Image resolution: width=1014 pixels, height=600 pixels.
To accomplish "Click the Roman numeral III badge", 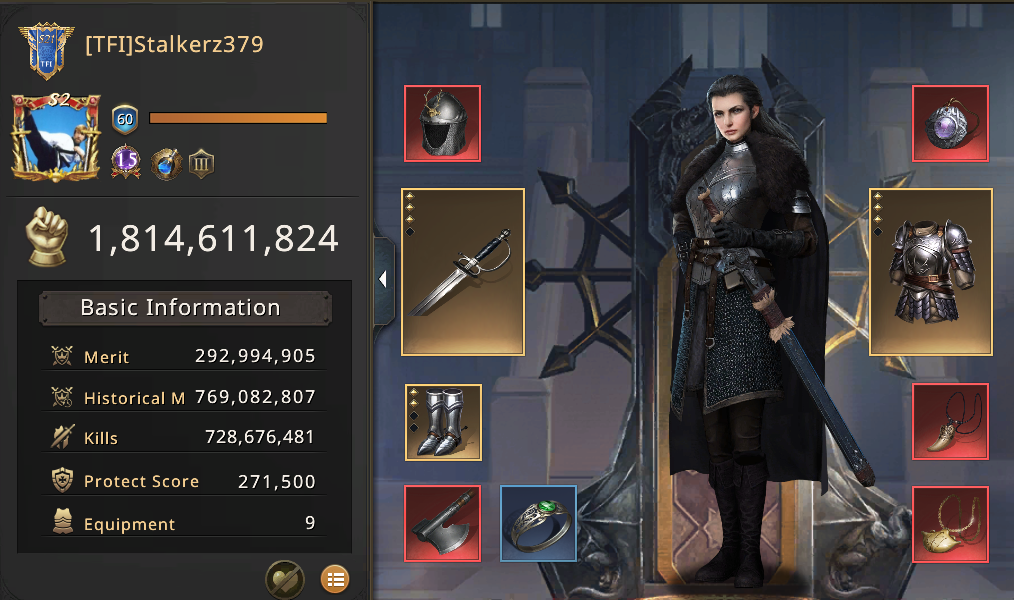I will point(201,163).
